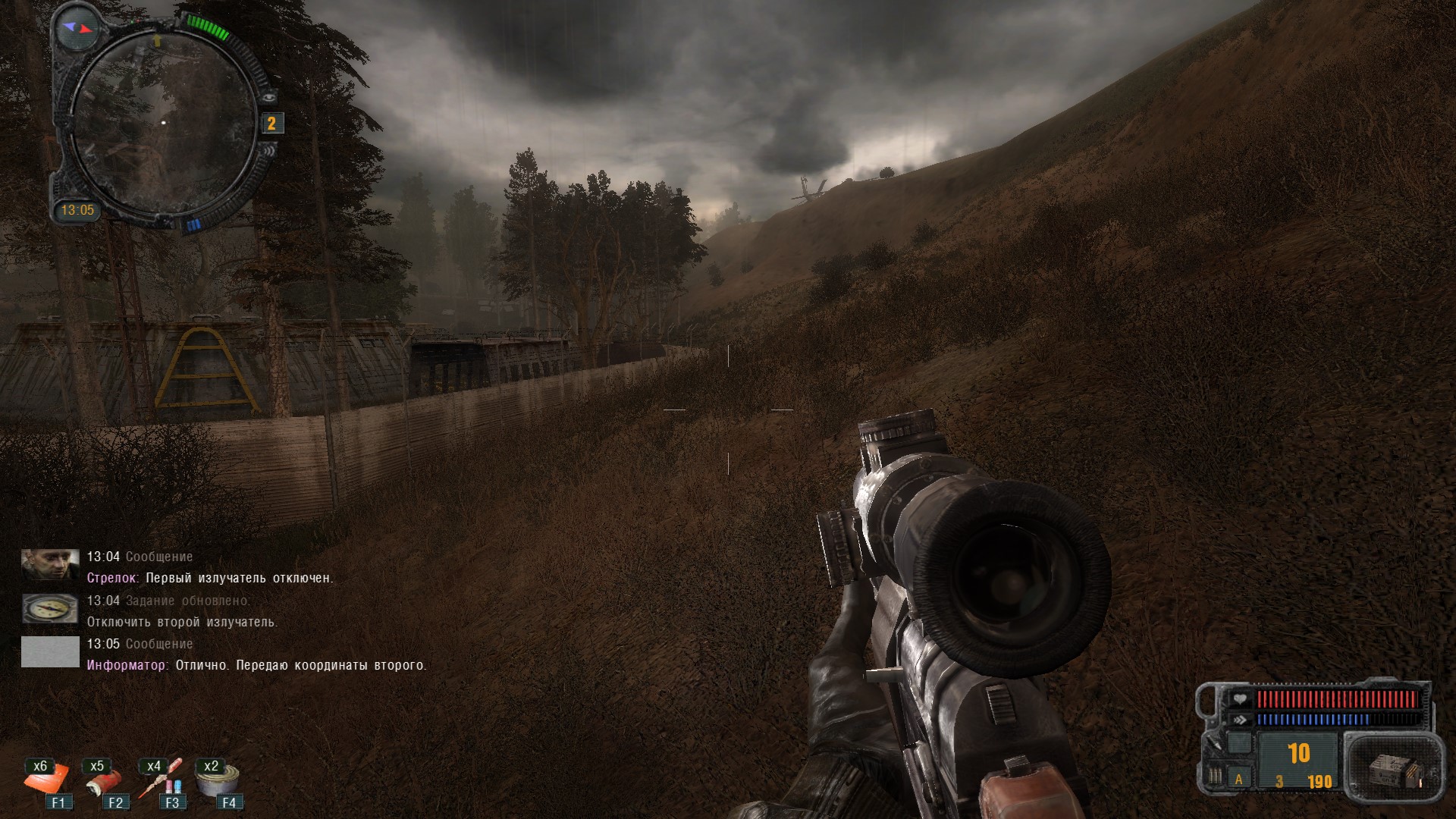This screenshot has width=1456, height=819.
Task: Click the contacts counter showing 2
Action: (x=271, y=124)
